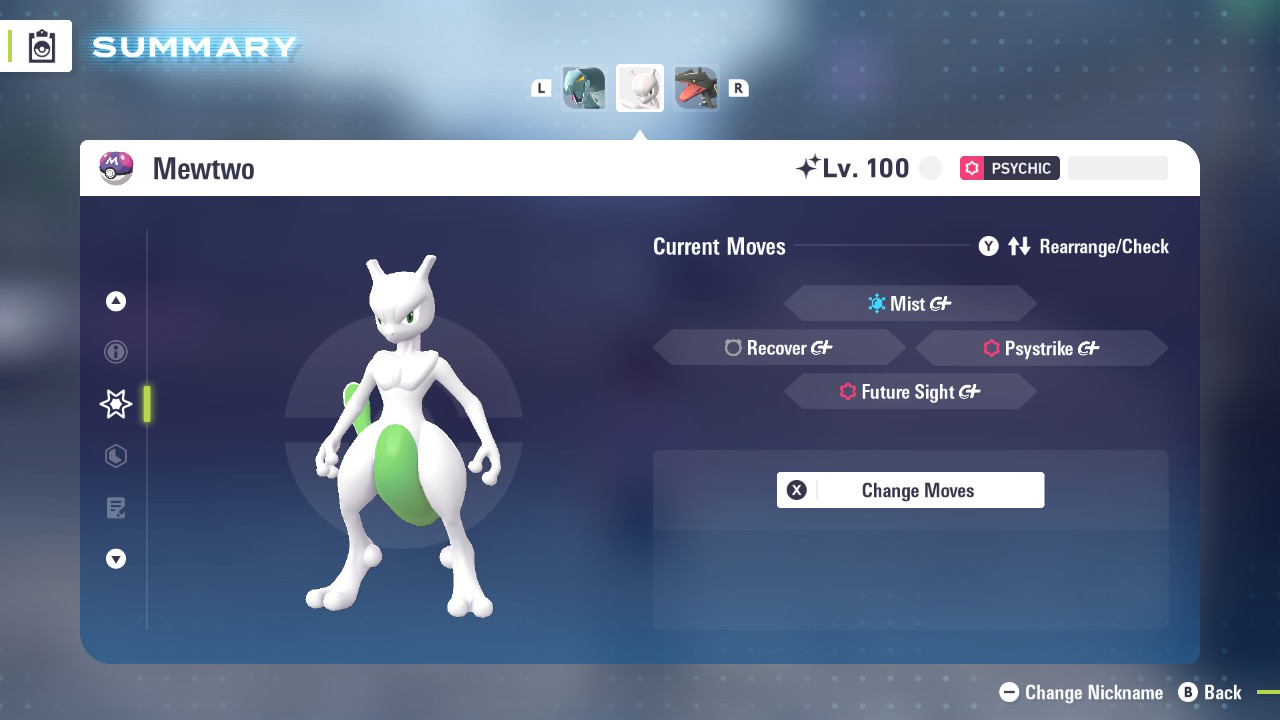Expand pages downward with the down arrow
1280x720 pixels.
pyautogui.click(x=115, y=559)
